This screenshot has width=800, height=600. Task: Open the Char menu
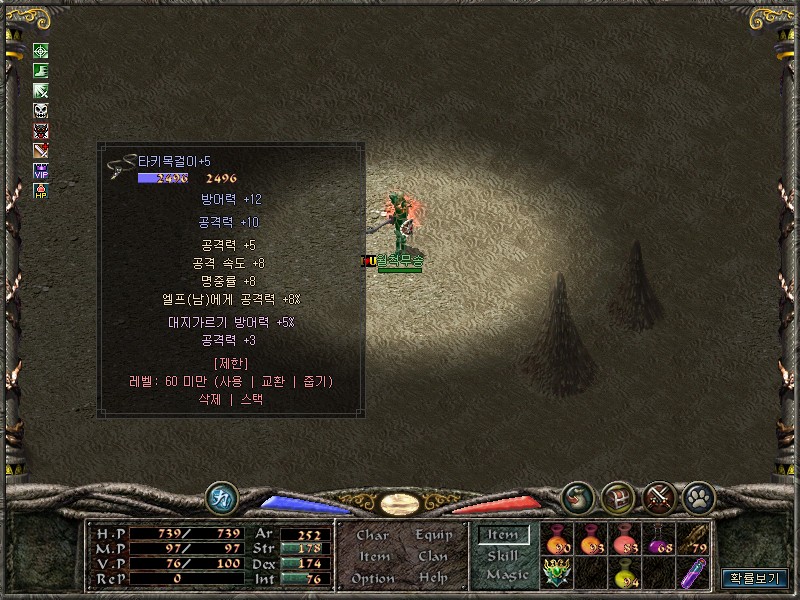(373, 535)
